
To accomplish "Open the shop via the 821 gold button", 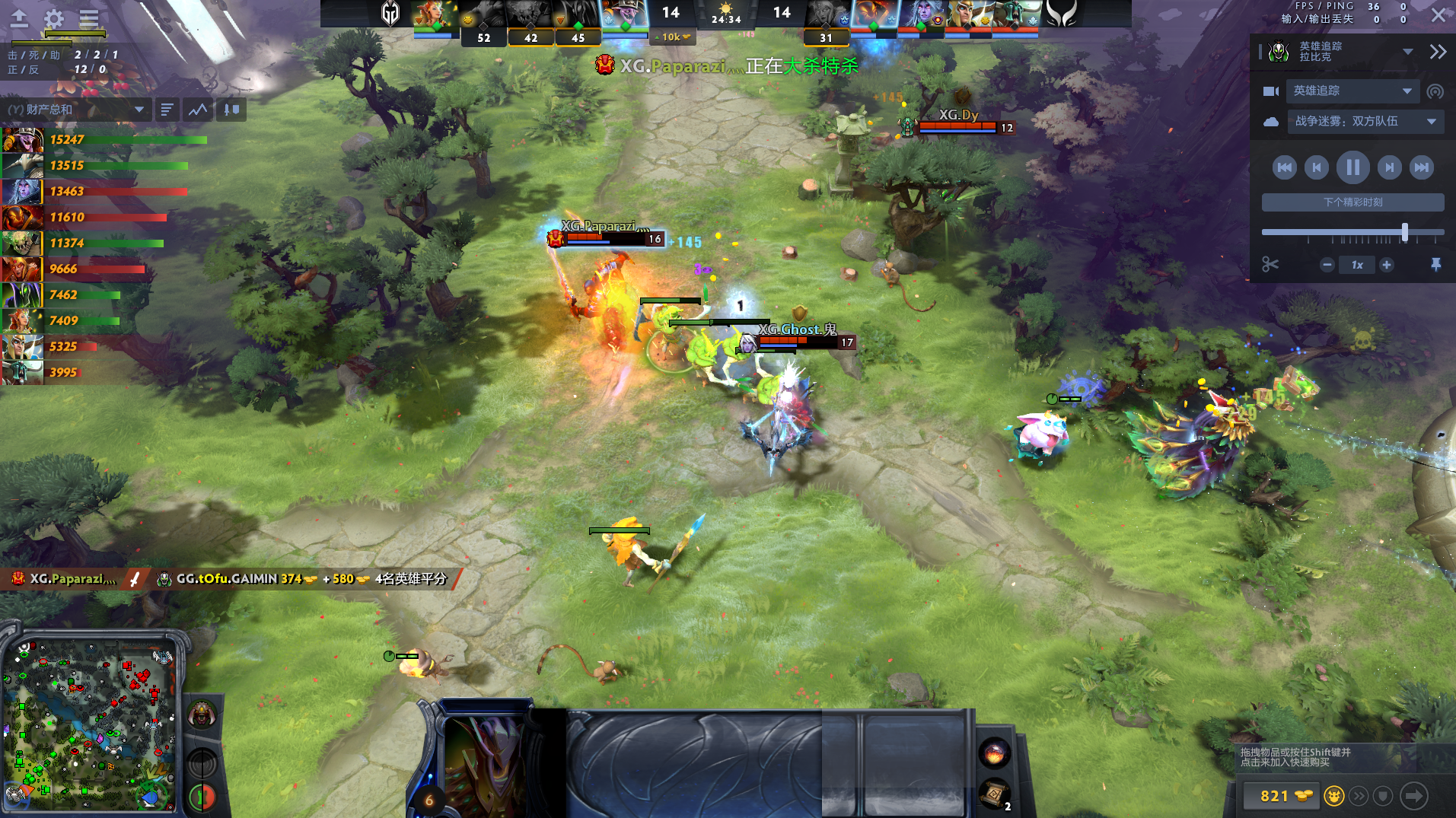I will tap(1285, 796).
